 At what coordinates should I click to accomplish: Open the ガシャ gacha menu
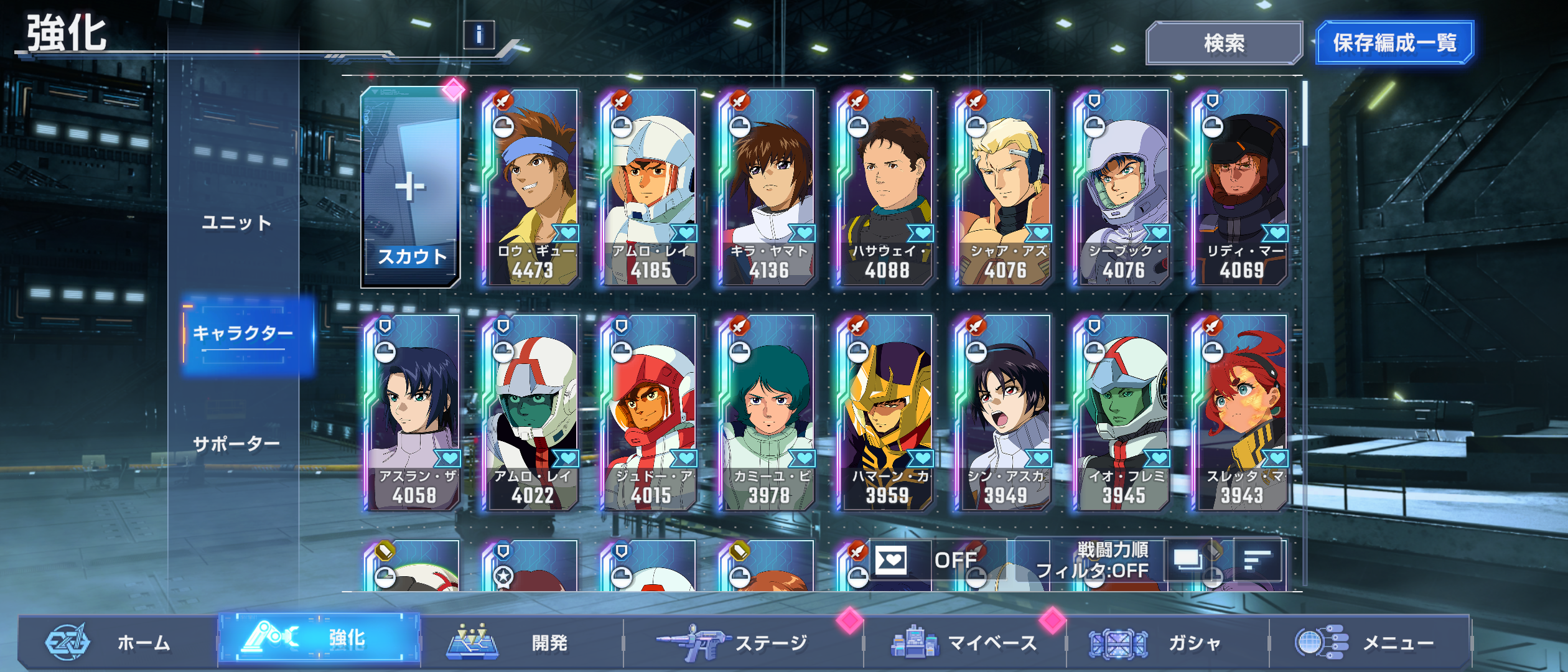click(x=1167, y=642)
